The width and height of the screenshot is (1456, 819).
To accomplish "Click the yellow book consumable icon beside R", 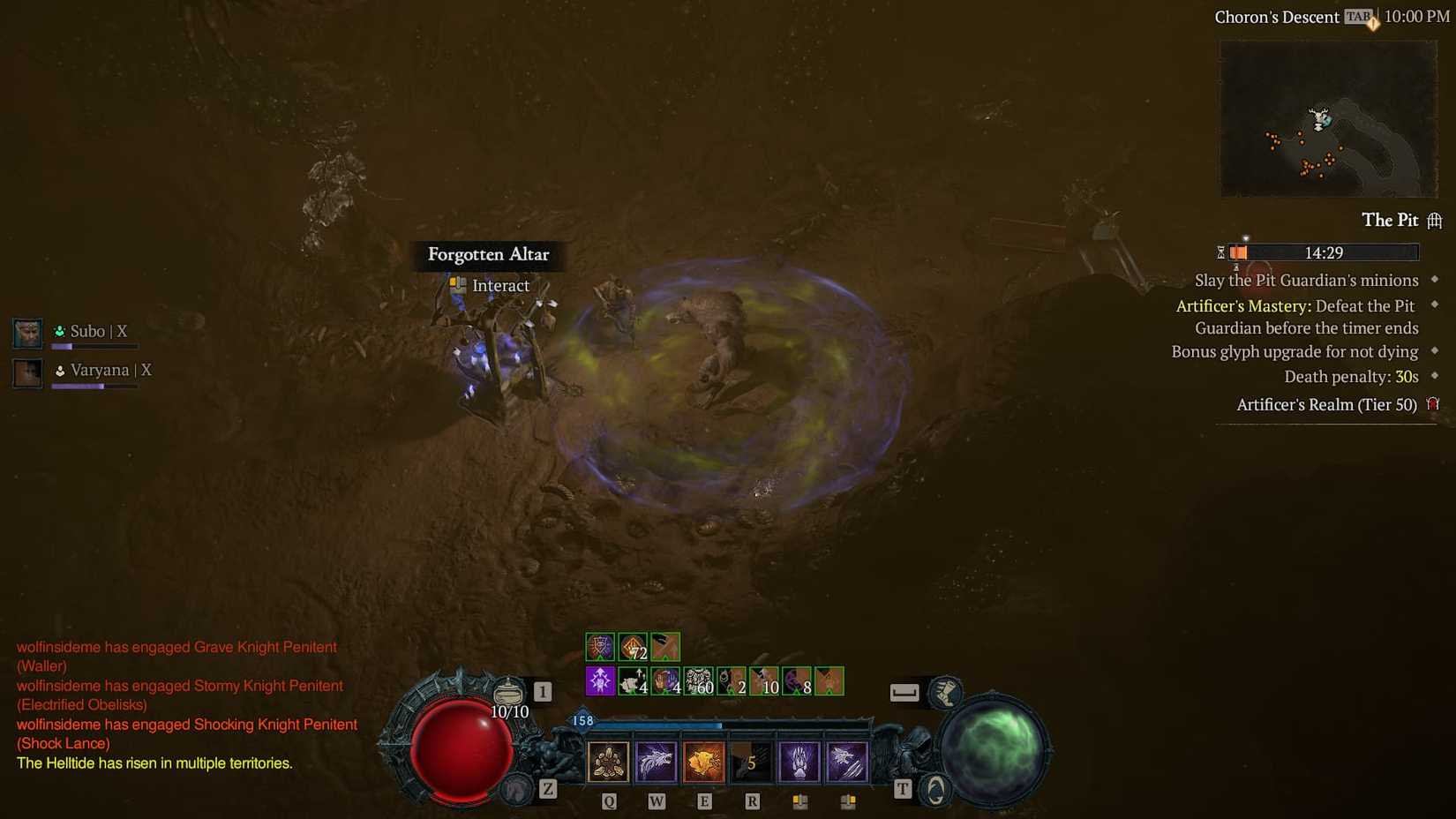I will [799, 800].
